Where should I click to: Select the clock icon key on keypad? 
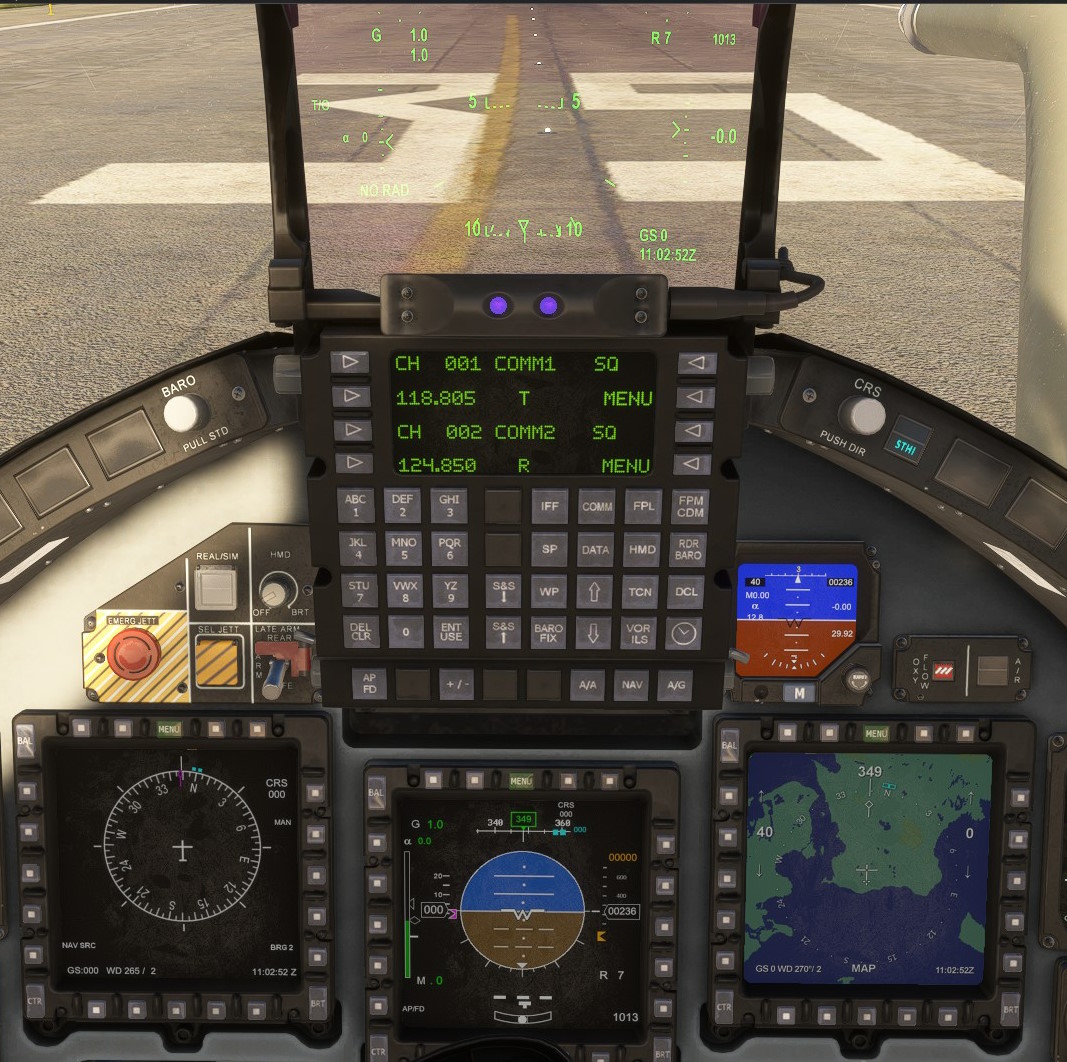pyautogui.click(x=684, y=633)
